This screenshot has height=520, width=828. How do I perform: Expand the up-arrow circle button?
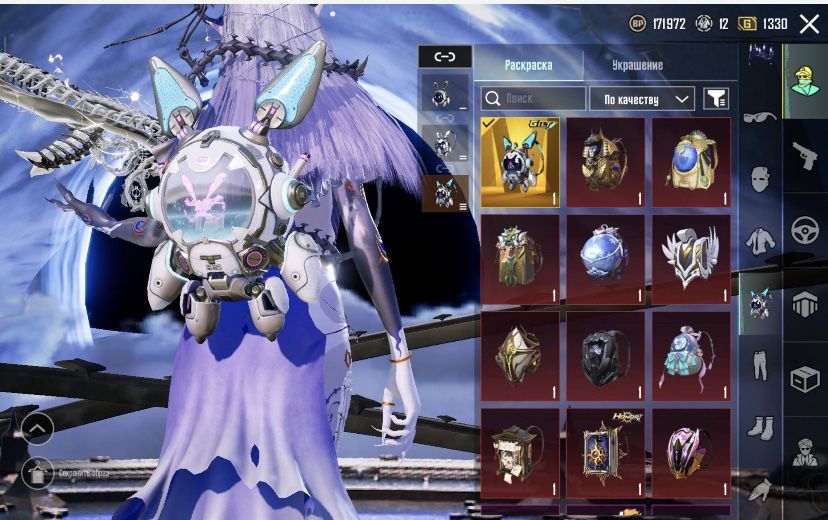tap(37, 428)
